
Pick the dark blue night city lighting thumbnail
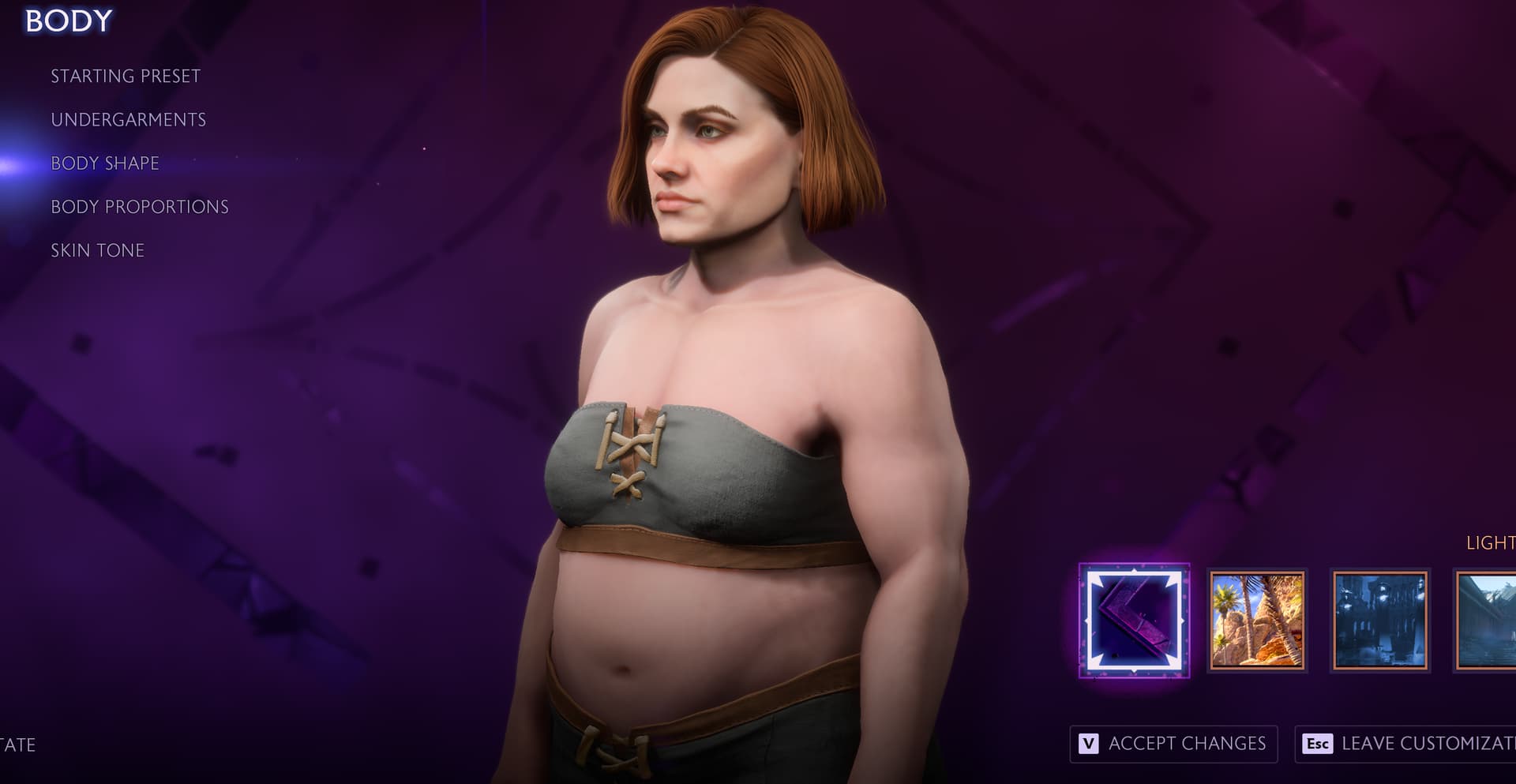(1379, 621)
